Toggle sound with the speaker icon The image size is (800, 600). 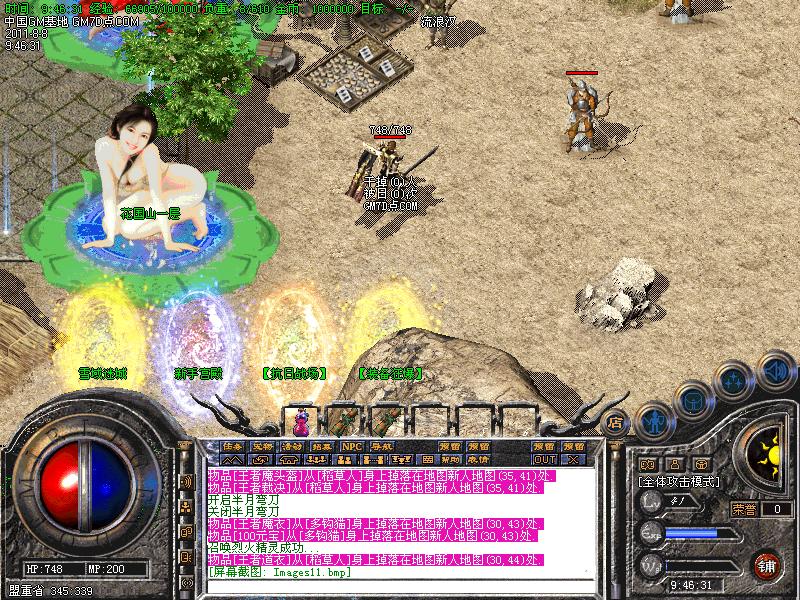[775, 370]
